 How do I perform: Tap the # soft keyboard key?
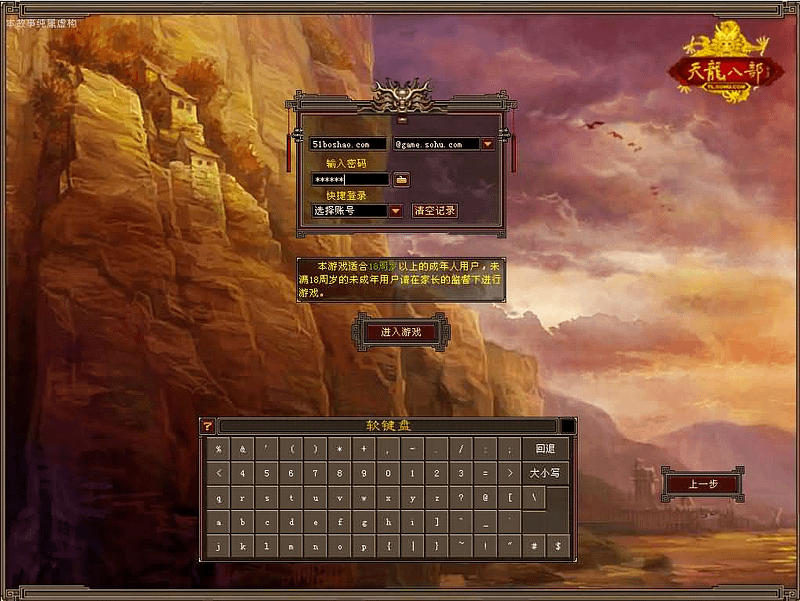click(534, 546)
